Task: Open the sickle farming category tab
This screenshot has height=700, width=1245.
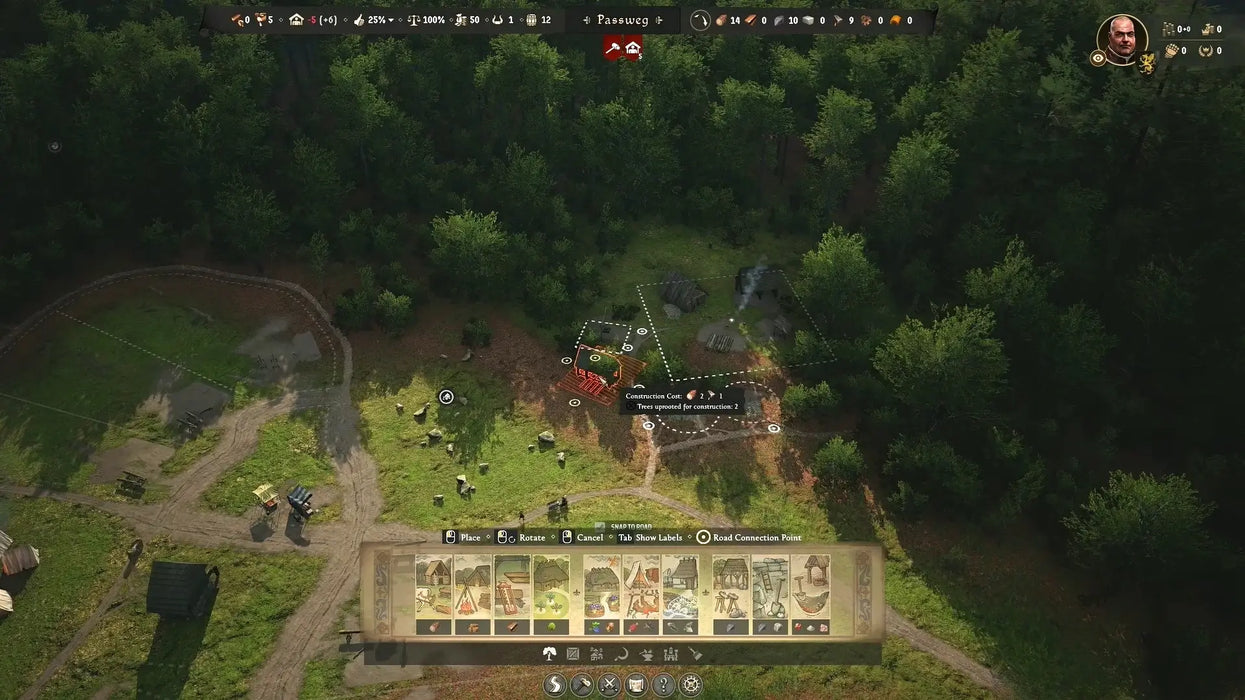Action: [621, 654]
